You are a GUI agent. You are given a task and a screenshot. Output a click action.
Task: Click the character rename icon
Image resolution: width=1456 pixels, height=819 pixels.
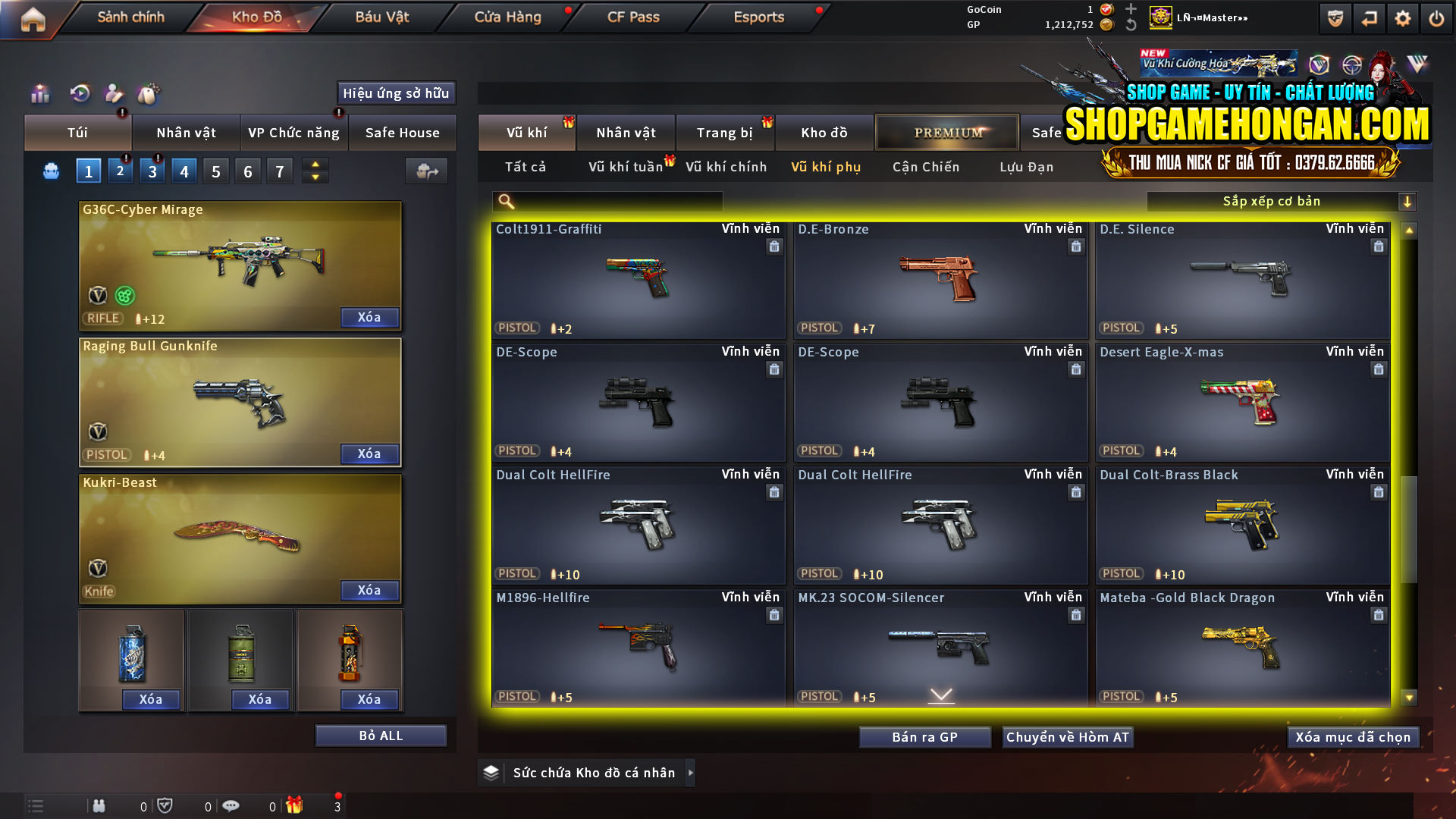[x=114, y=94]
